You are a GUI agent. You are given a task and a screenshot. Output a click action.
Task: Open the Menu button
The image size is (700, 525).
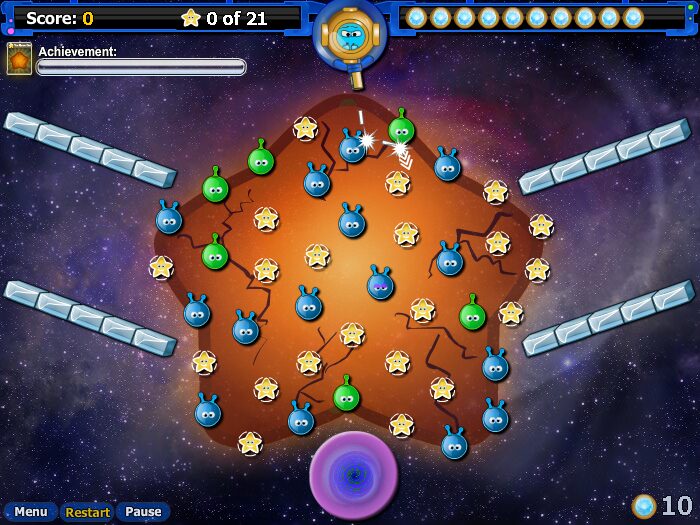[30, 512]
